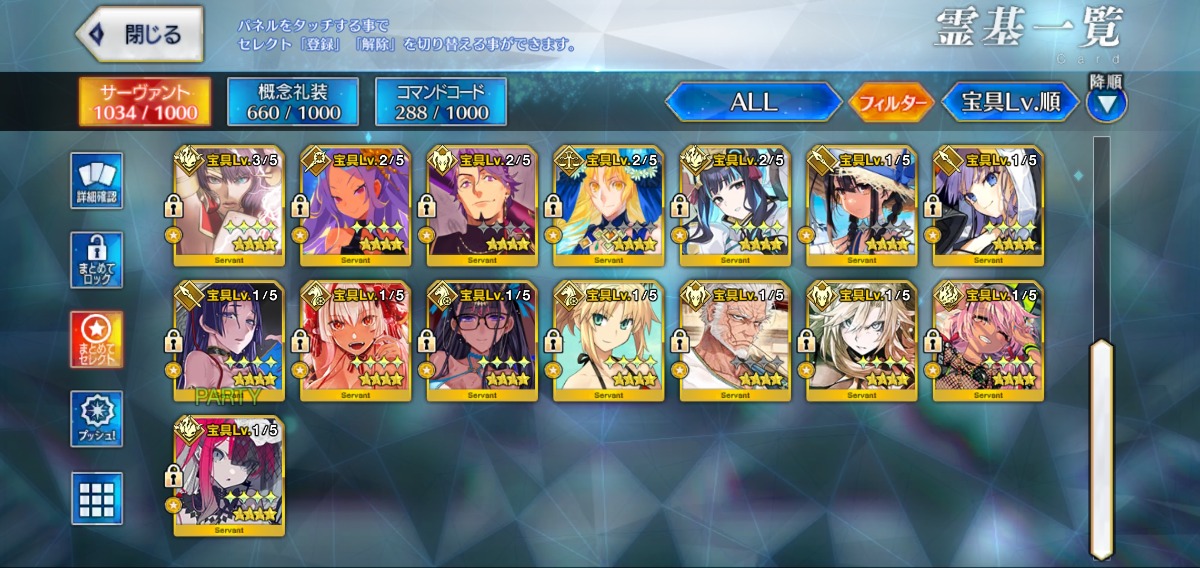The width and height of the screenshot is (1200, 568).
Task: Open the 概念礼装 tab
Action: tap(293, 102)
